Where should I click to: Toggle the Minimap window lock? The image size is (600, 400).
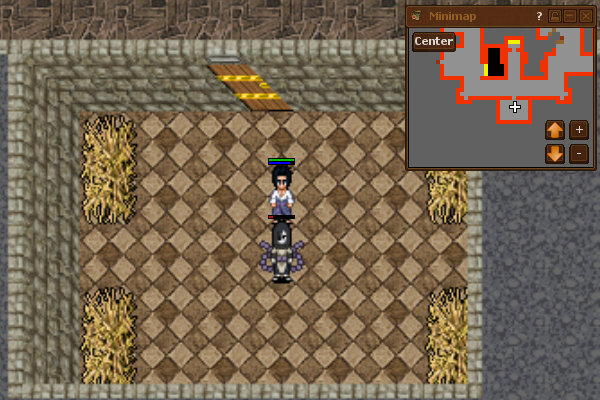(x=555, y=16)
